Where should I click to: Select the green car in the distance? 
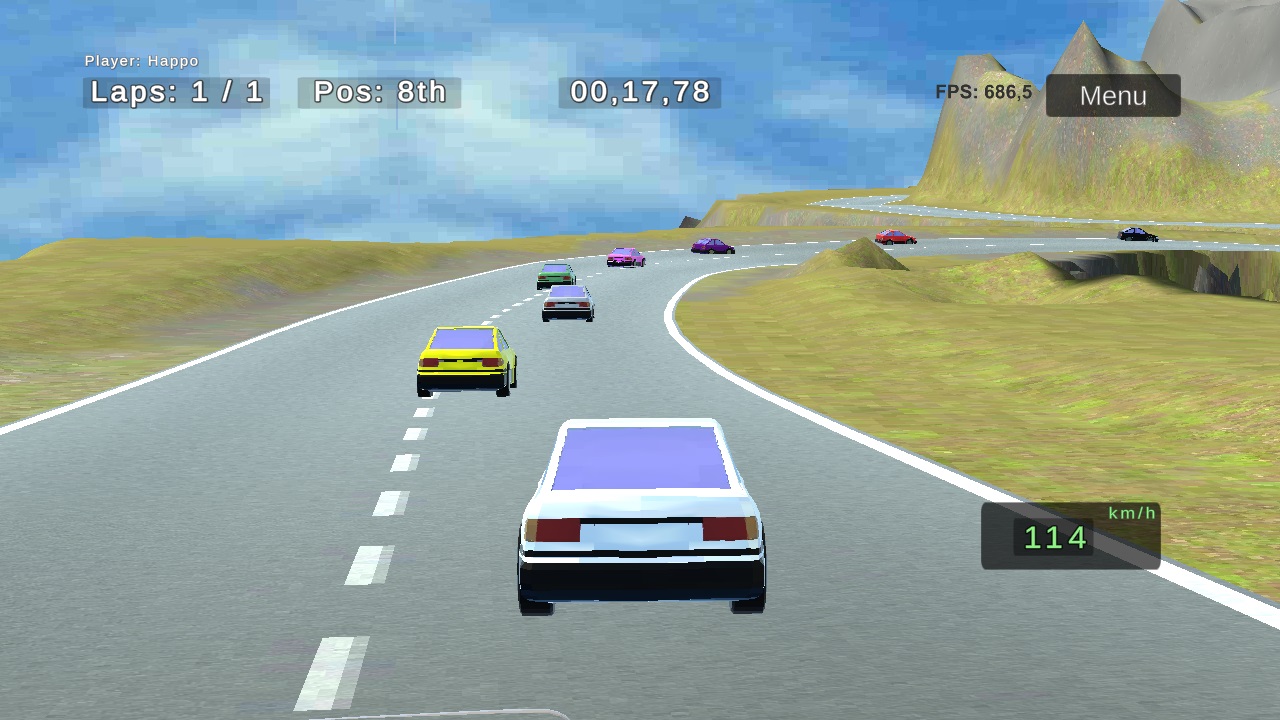pyautogui.click(x=555, y=272)
